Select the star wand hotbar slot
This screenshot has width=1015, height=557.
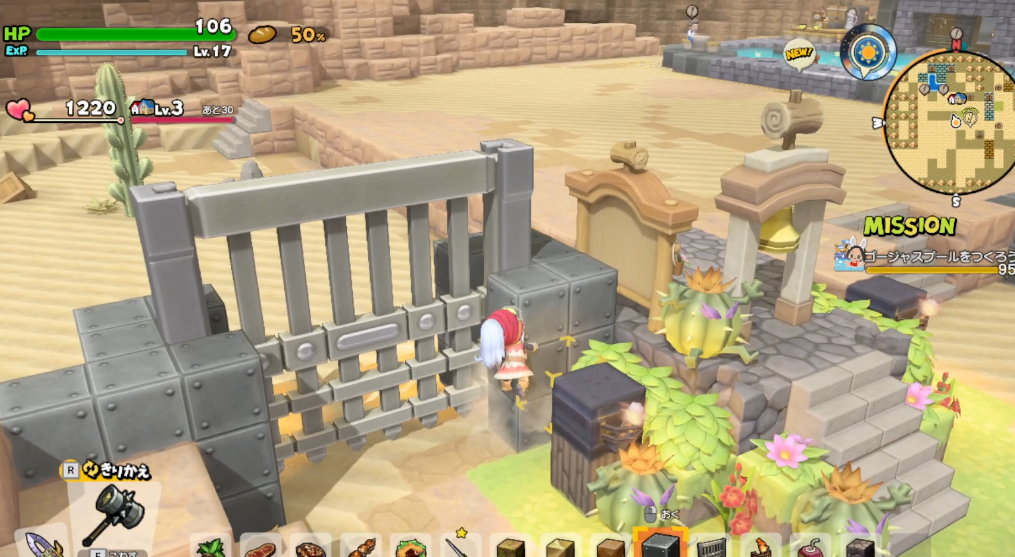[458, 547]
